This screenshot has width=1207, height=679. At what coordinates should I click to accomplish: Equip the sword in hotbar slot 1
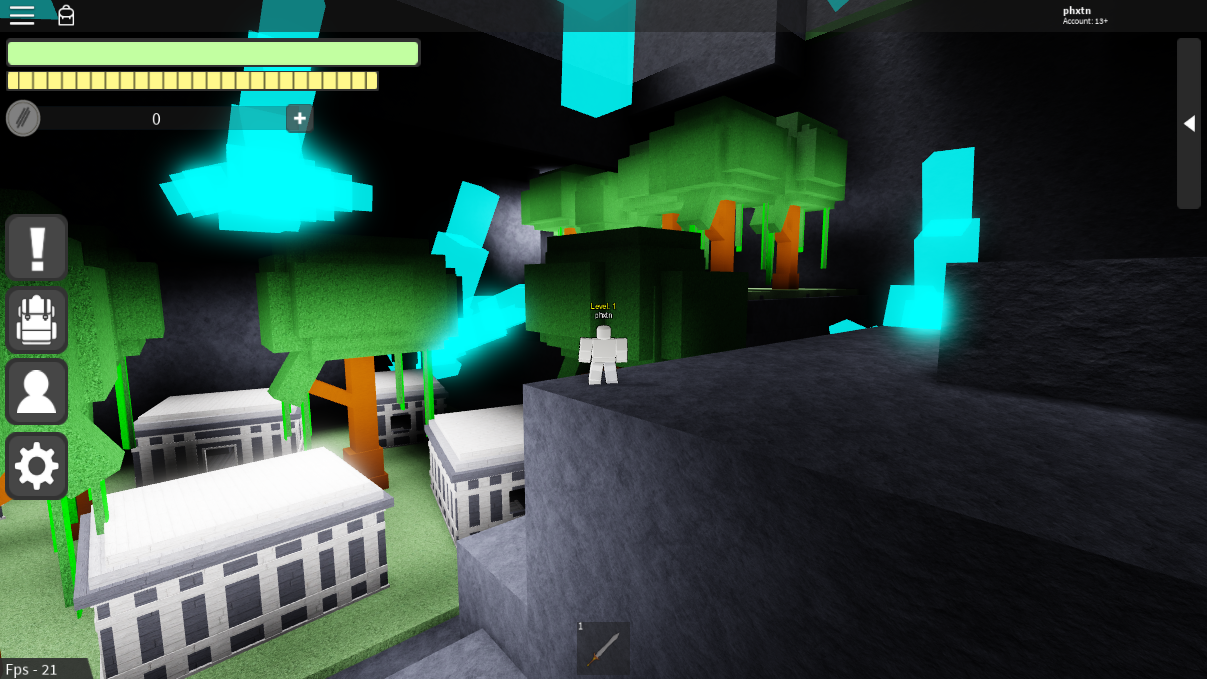(x=603, y=648)
